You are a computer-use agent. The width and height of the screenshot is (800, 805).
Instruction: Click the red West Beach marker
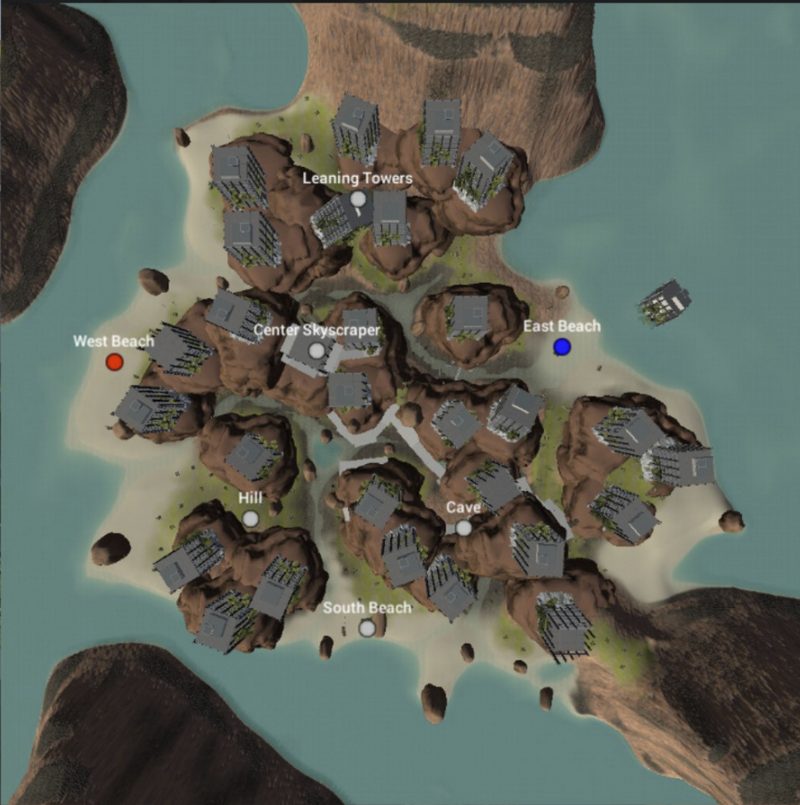tap(114, 361)
